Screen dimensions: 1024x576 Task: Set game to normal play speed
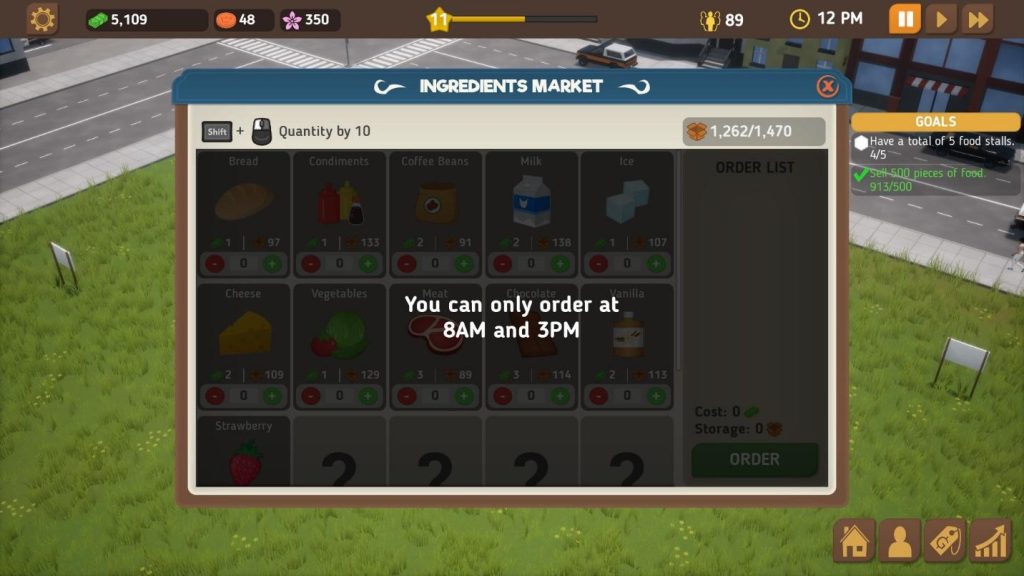940,19
